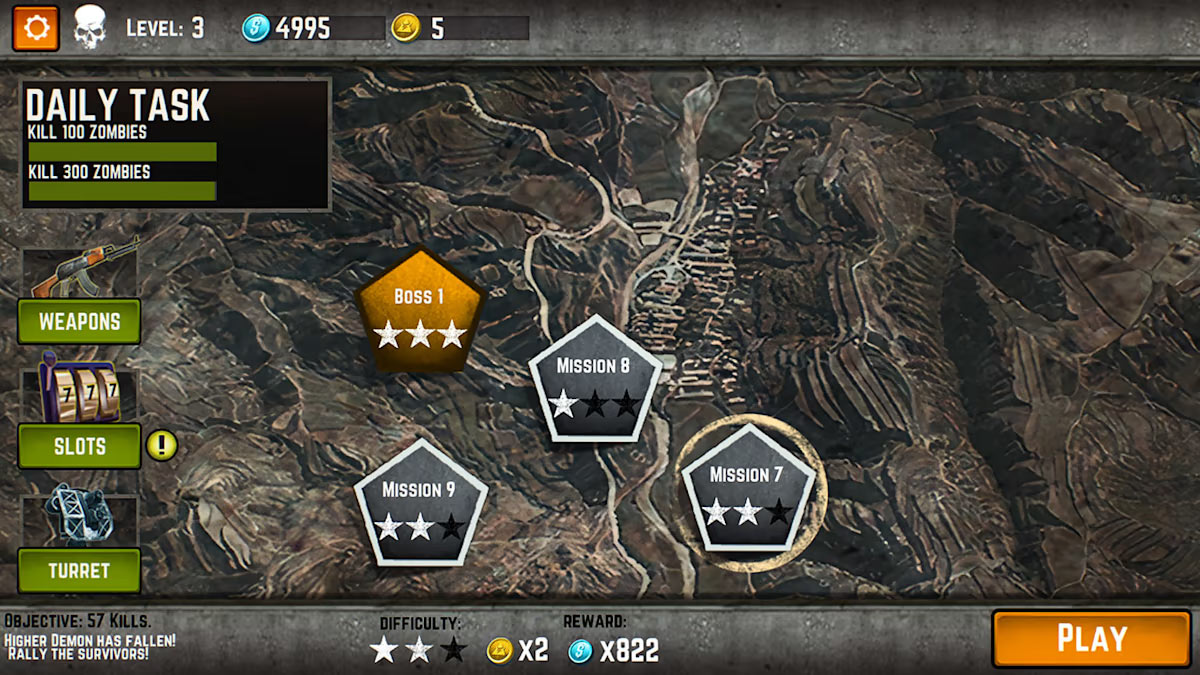Click the yellow exclamation alert beside Slots
The image size is (1200, 675).
pos(162,444)
